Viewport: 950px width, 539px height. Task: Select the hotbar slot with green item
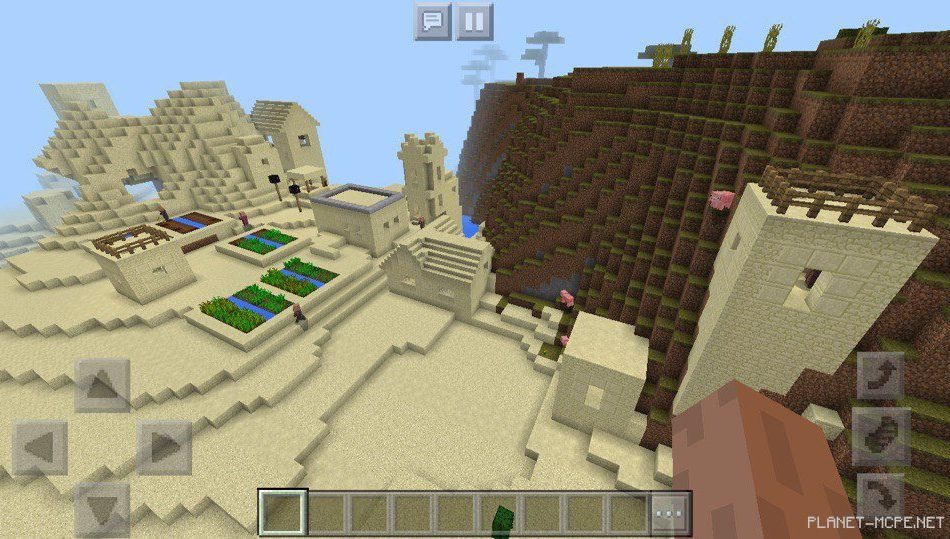coord(500,514)
